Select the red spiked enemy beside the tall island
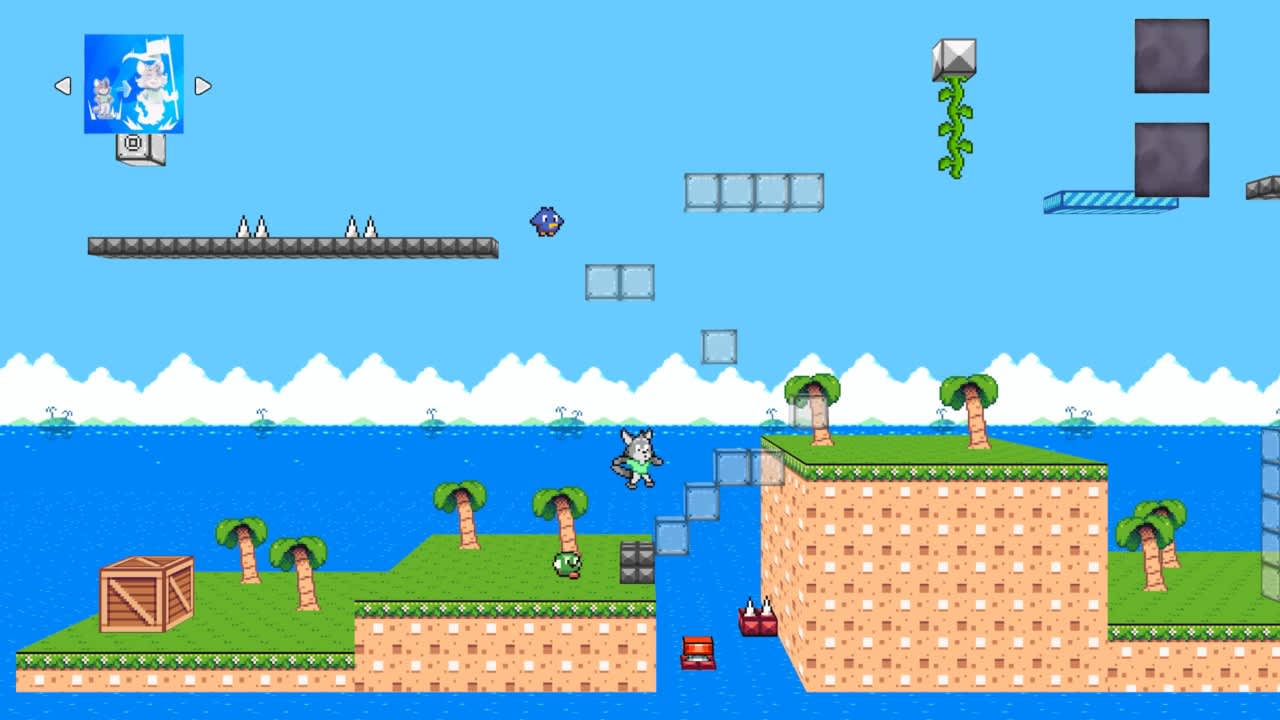This screenshot has height=720, width=1280. coord(757,622)
